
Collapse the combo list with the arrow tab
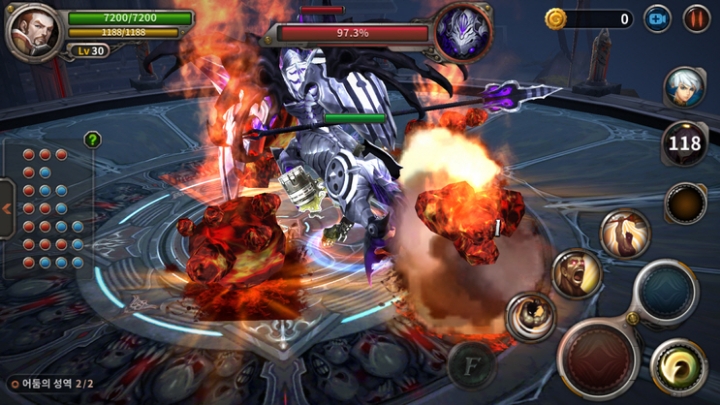[7, 209]
